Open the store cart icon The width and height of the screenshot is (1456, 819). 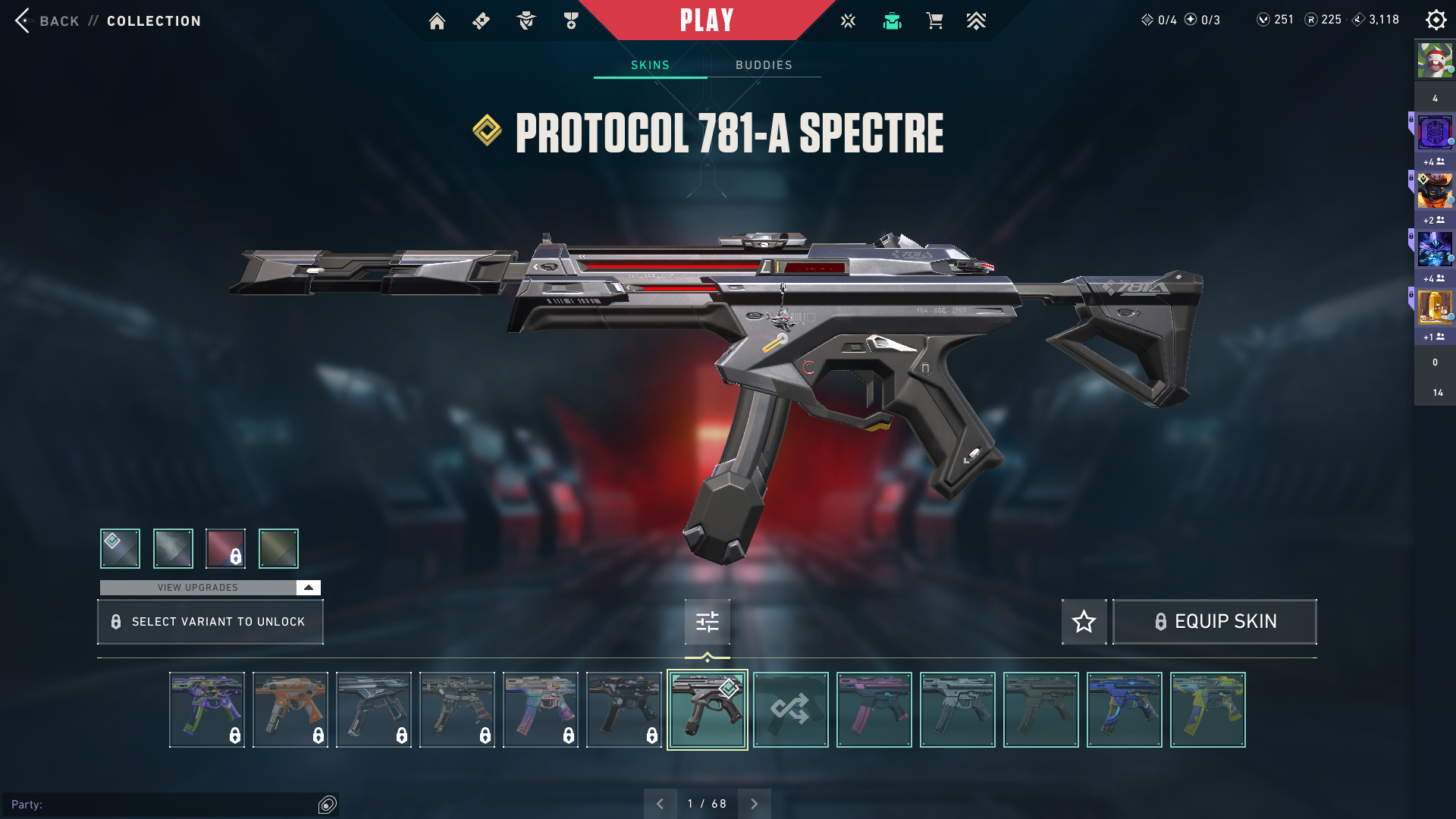[934, 21]
